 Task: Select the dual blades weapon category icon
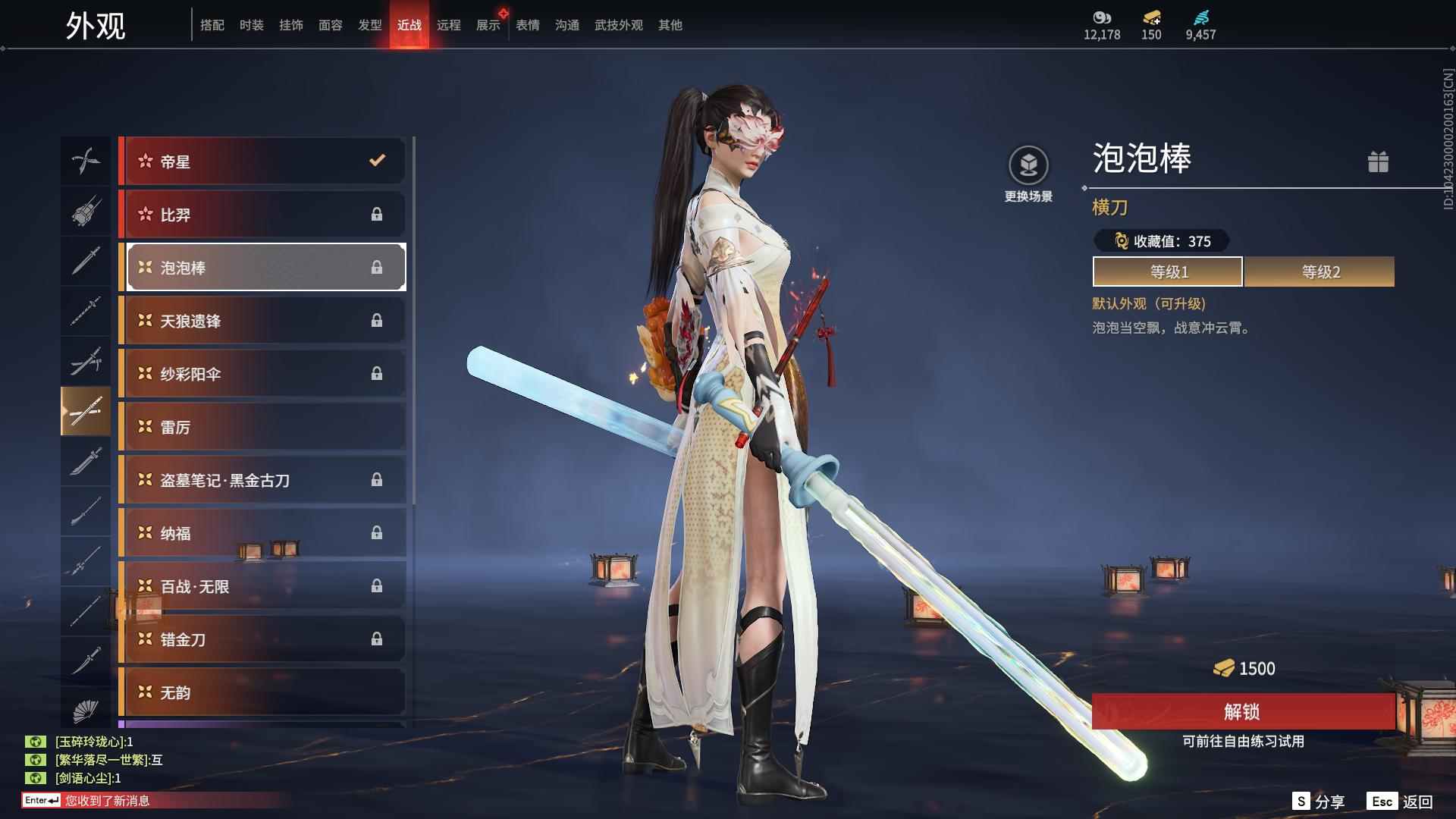coord(86,161)
